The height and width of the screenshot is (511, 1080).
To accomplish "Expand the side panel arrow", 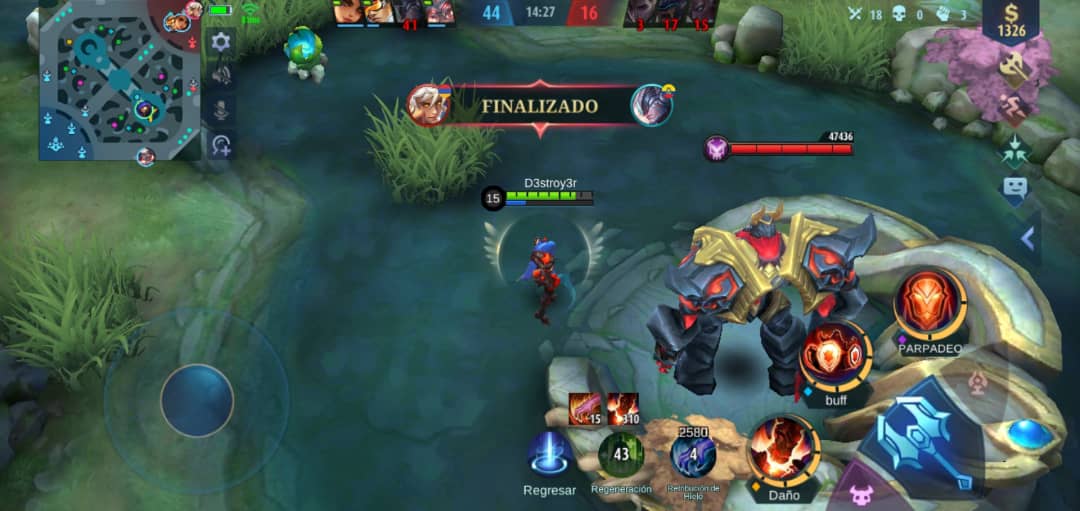I will click(1027, 239).
